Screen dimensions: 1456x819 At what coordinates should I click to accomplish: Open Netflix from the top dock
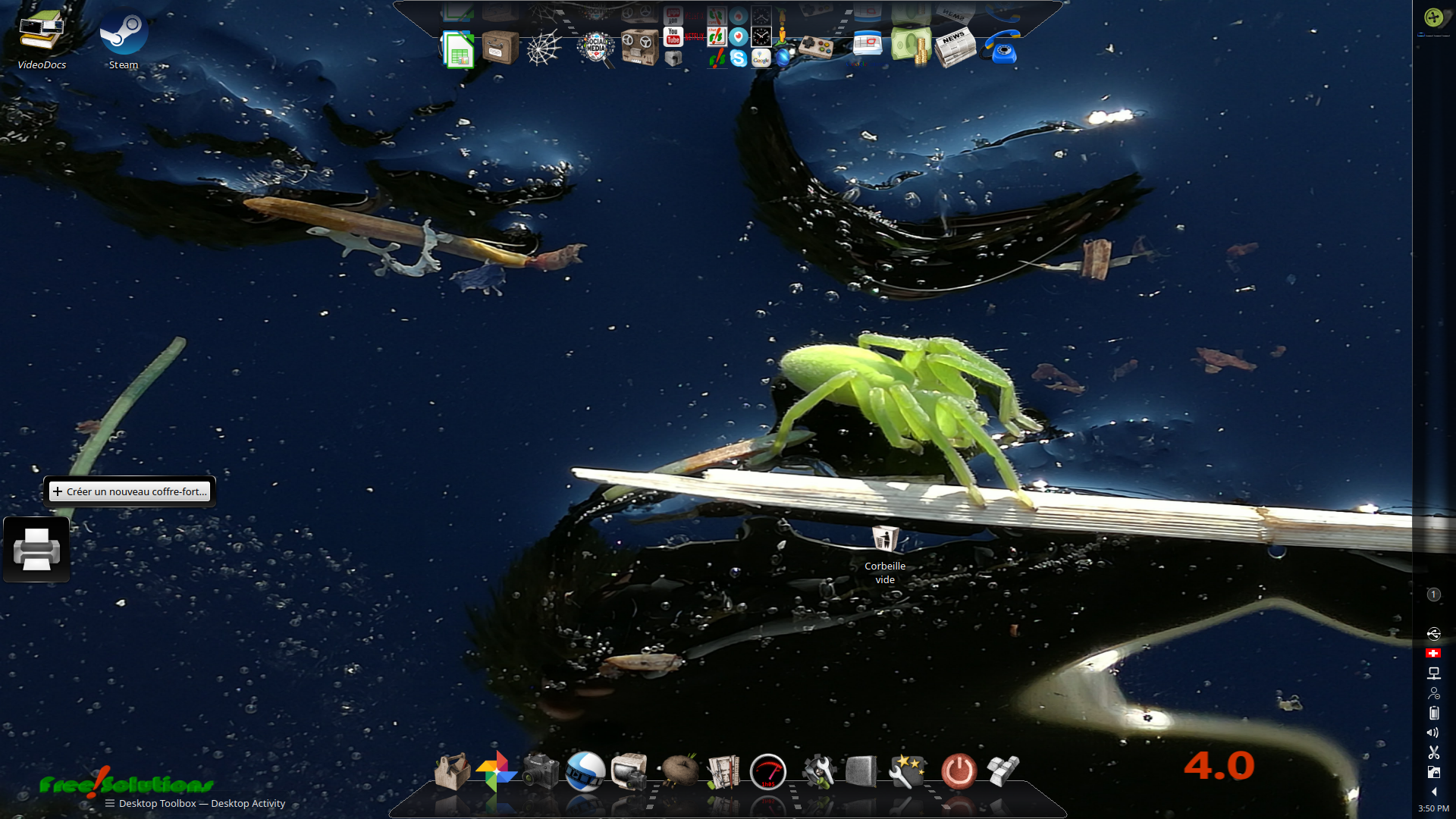coord(694,36)
